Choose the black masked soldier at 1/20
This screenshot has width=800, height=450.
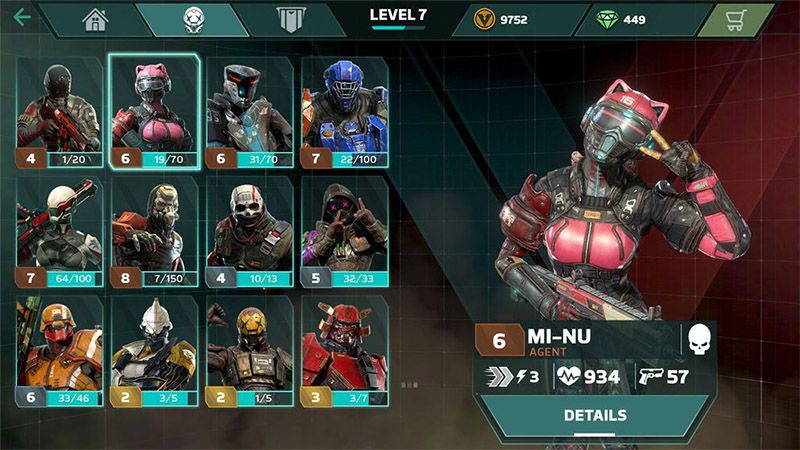[x=59, y=110]
